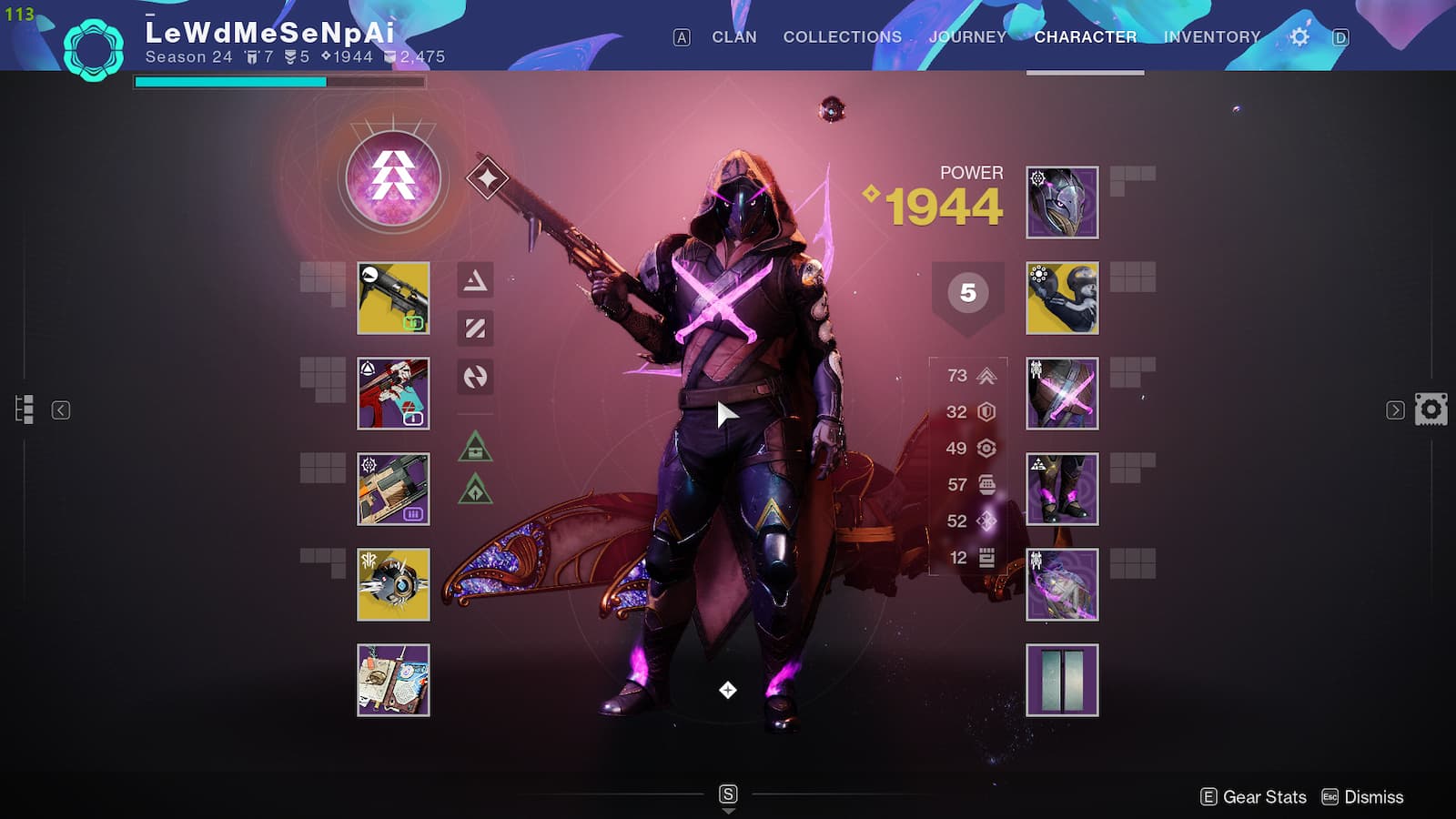Open the bottom-left artifact slot
The image size is (1456, 819).
point(393,681)
